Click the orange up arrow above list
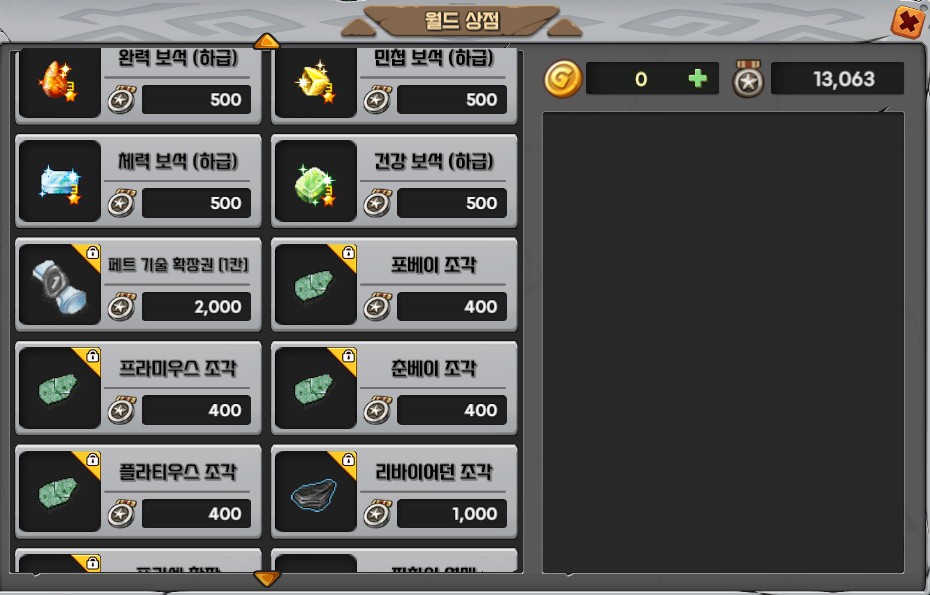The height and width of the screenshot is (595, 930). (267, 42)
